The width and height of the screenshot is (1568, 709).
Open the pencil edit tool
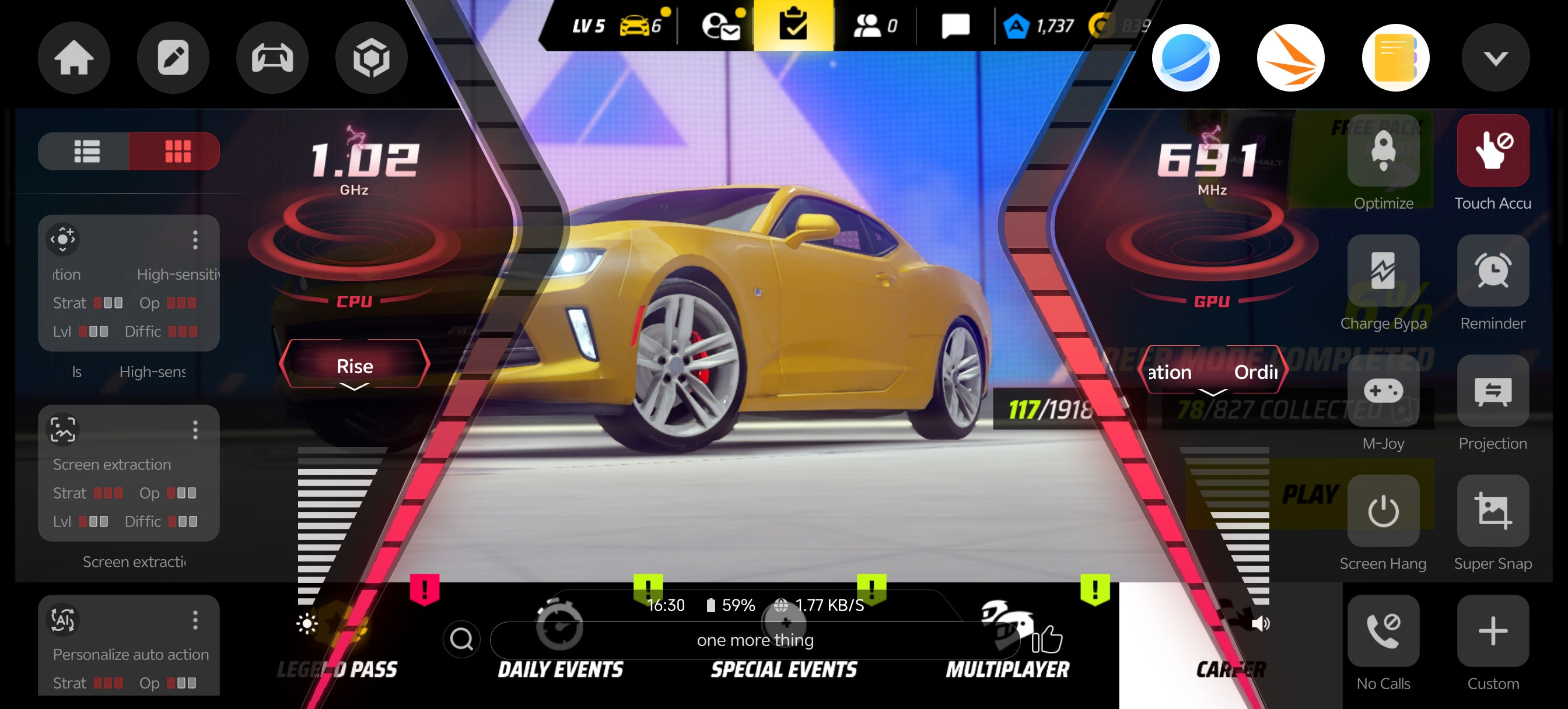click(x=173, y=58)
